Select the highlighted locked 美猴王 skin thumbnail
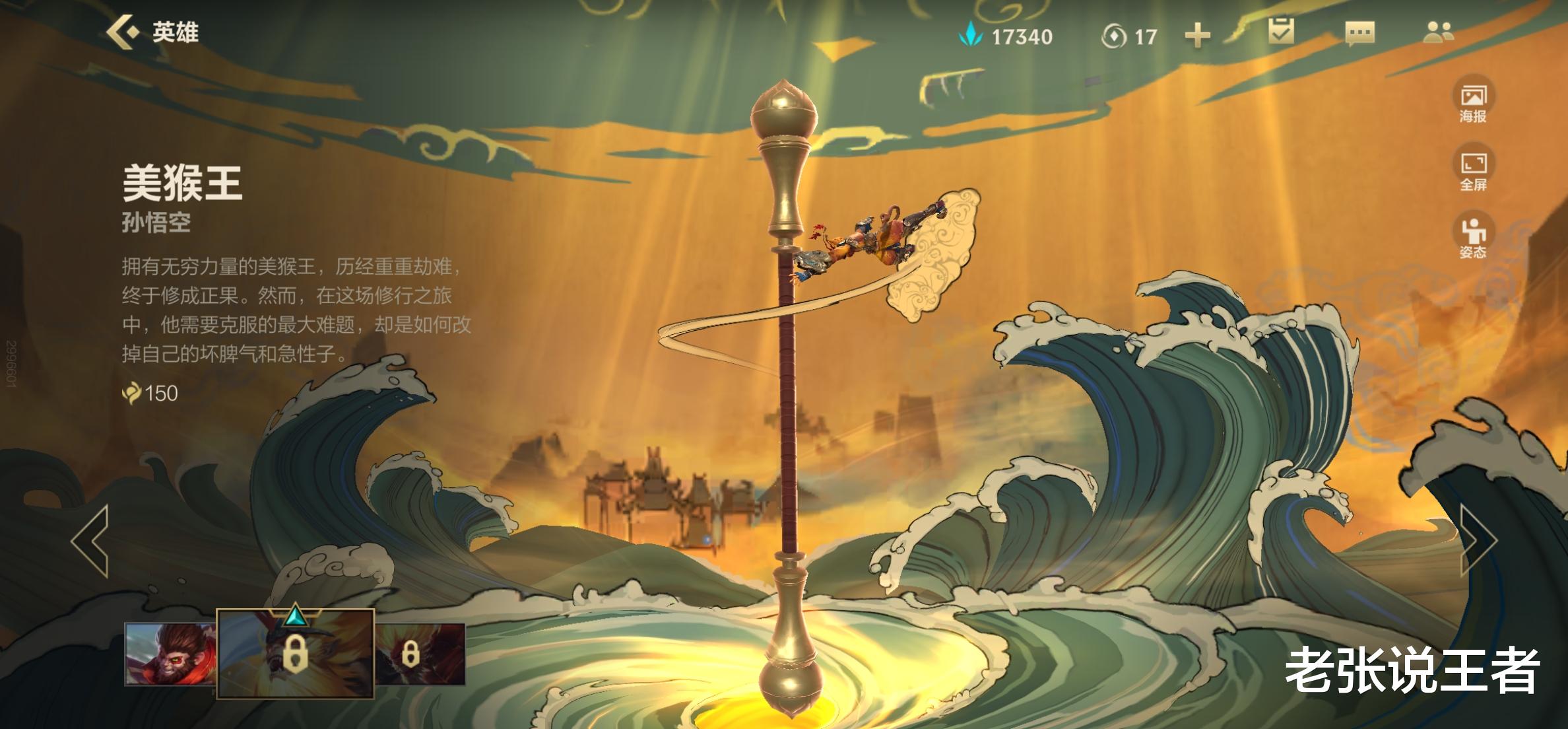The width and height of the screenshot is (1568, 729). (x=295, y=654)
